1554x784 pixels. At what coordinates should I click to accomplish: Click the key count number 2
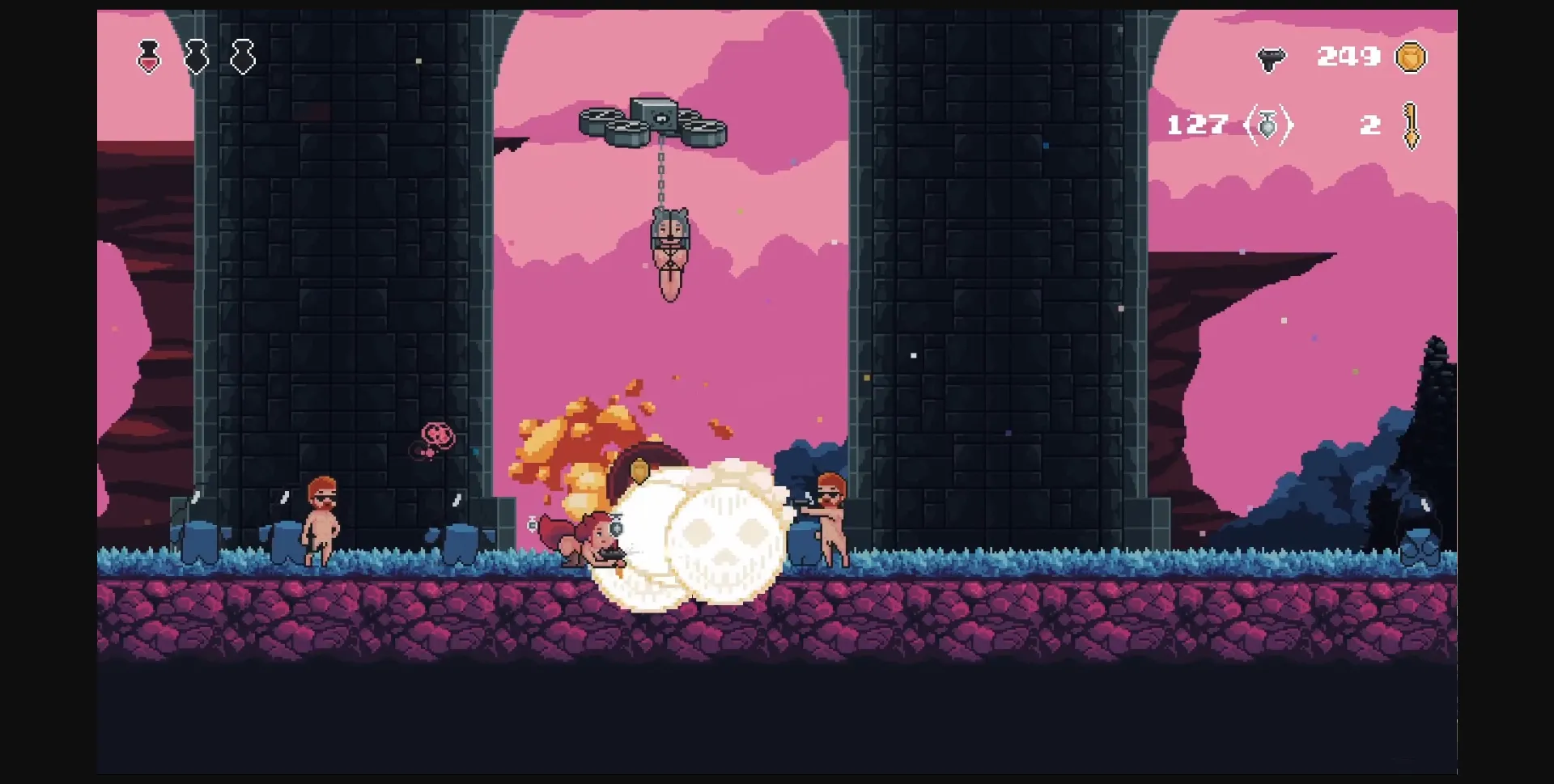tap(1369, 125)
